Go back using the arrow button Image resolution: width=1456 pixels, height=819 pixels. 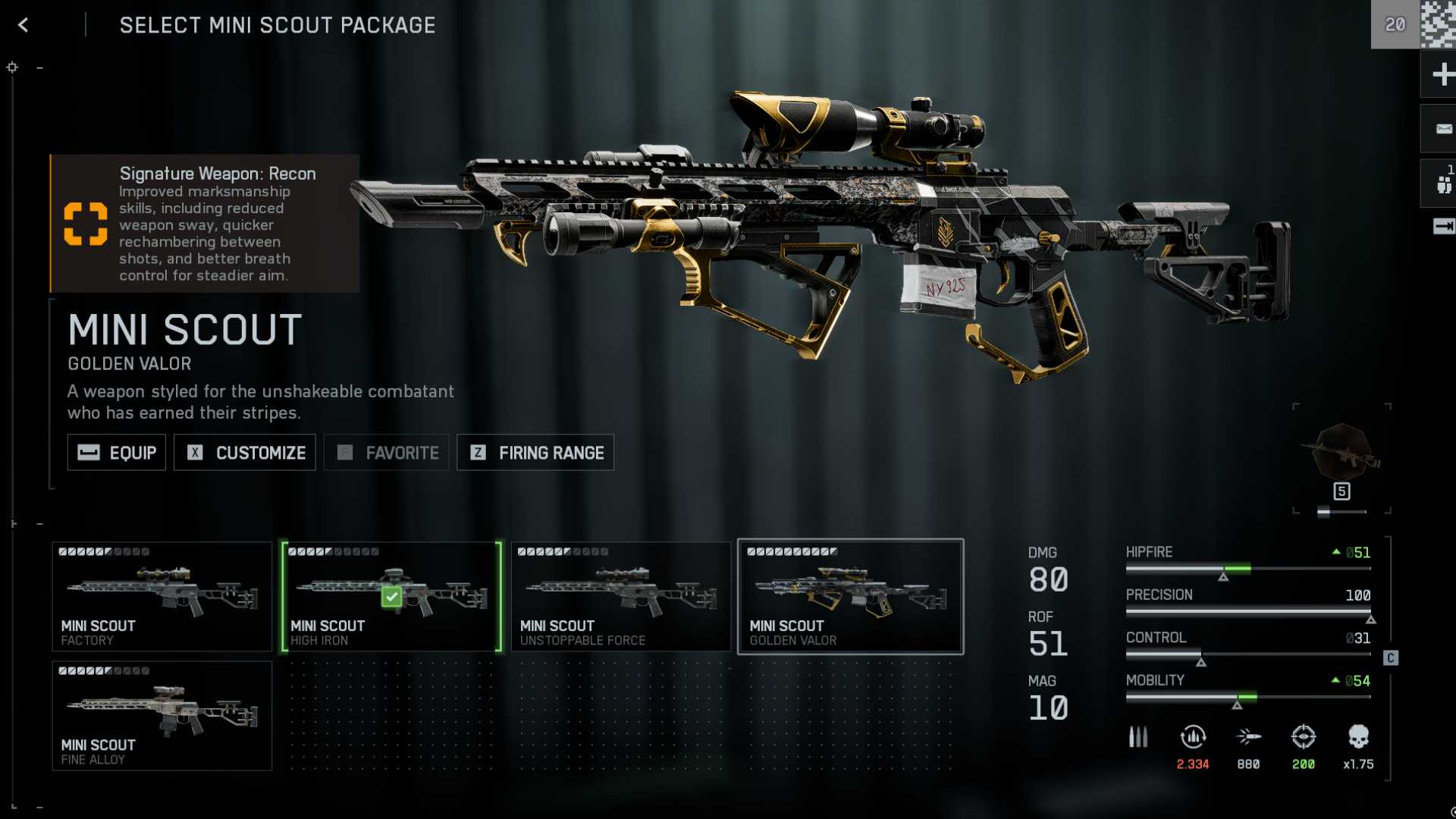(x=24, y=25)
